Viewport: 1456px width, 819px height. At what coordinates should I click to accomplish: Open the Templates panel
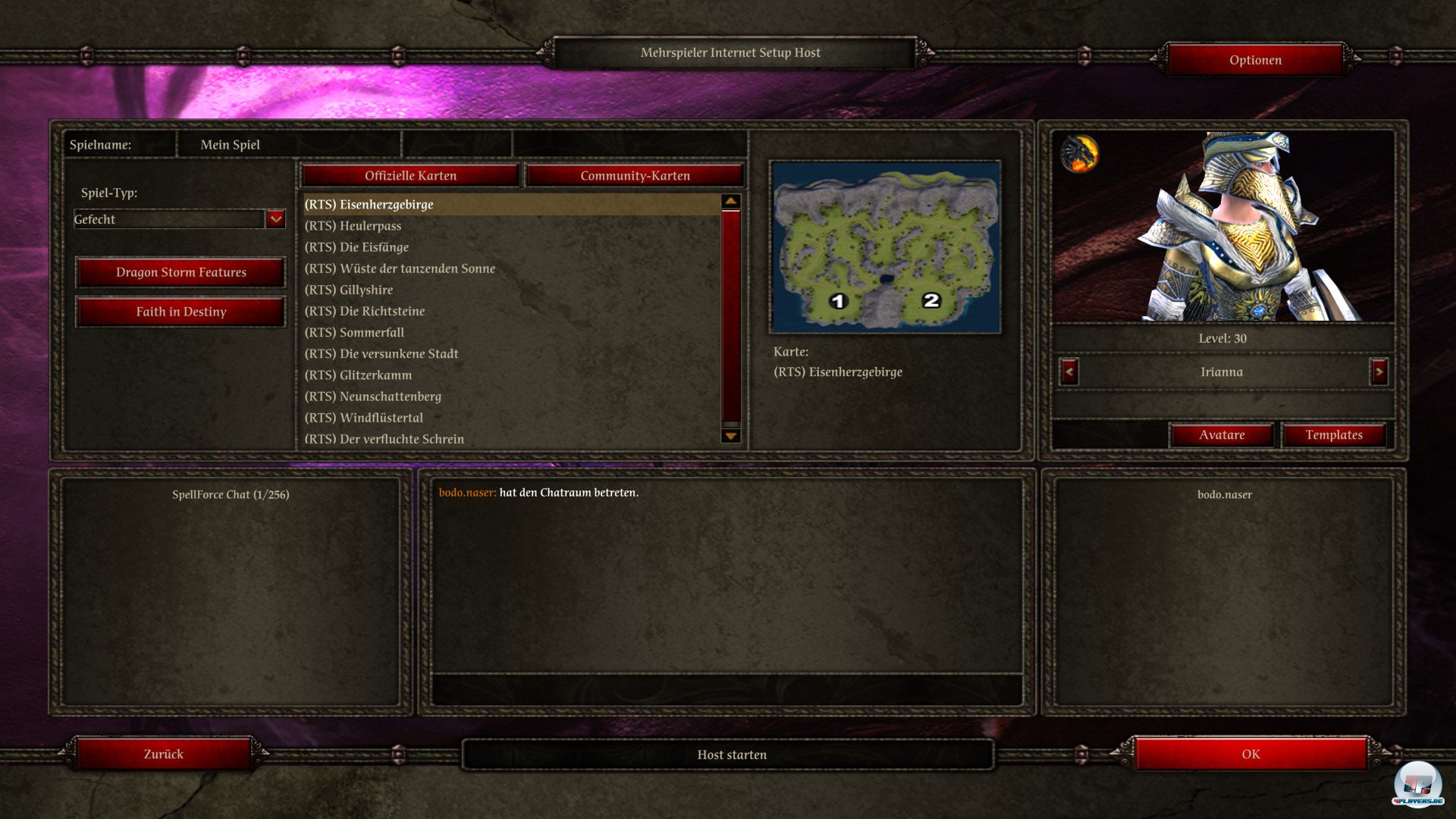point(1333,435)
